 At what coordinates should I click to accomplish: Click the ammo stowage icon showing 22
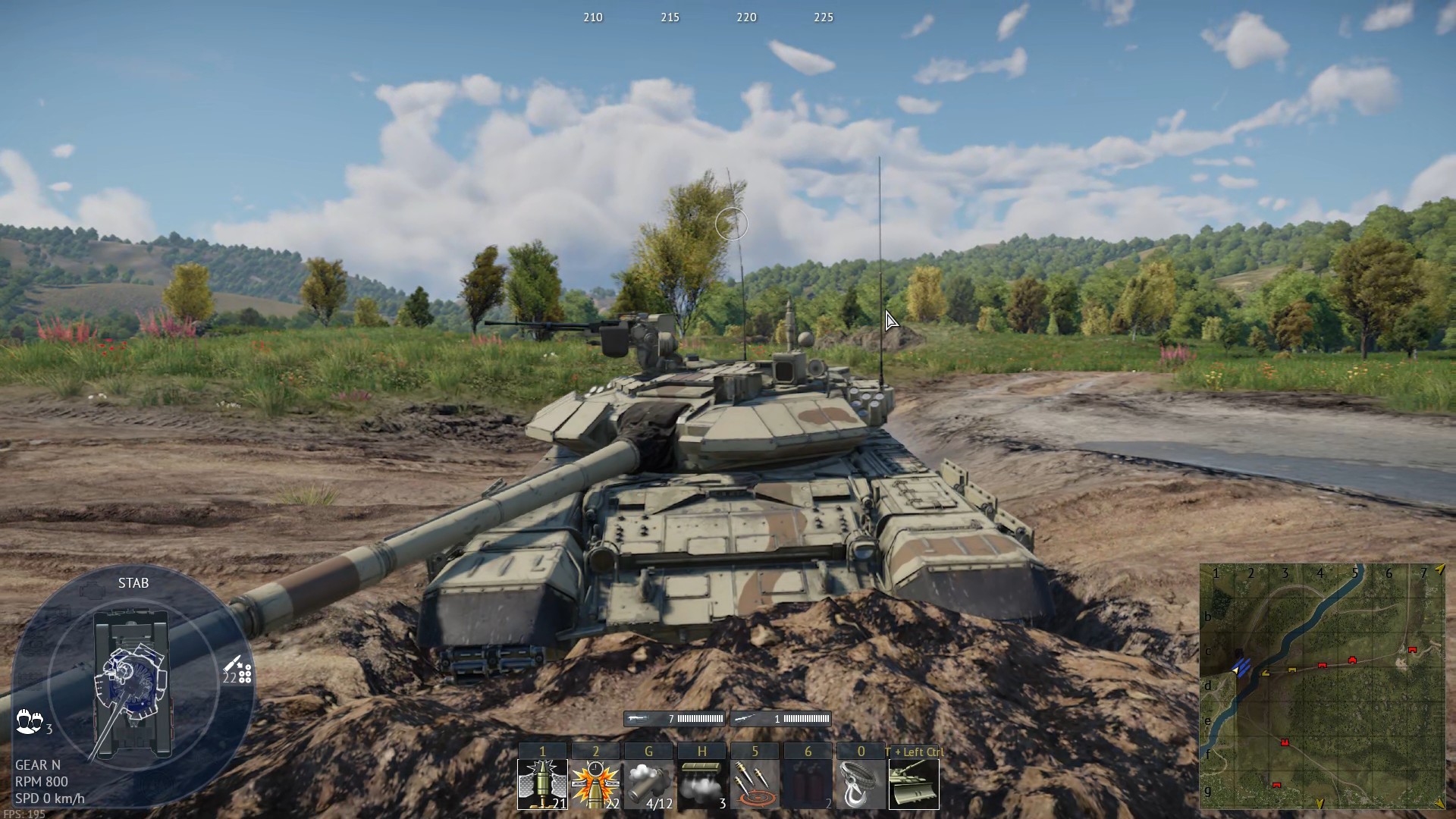pos(238,671)
